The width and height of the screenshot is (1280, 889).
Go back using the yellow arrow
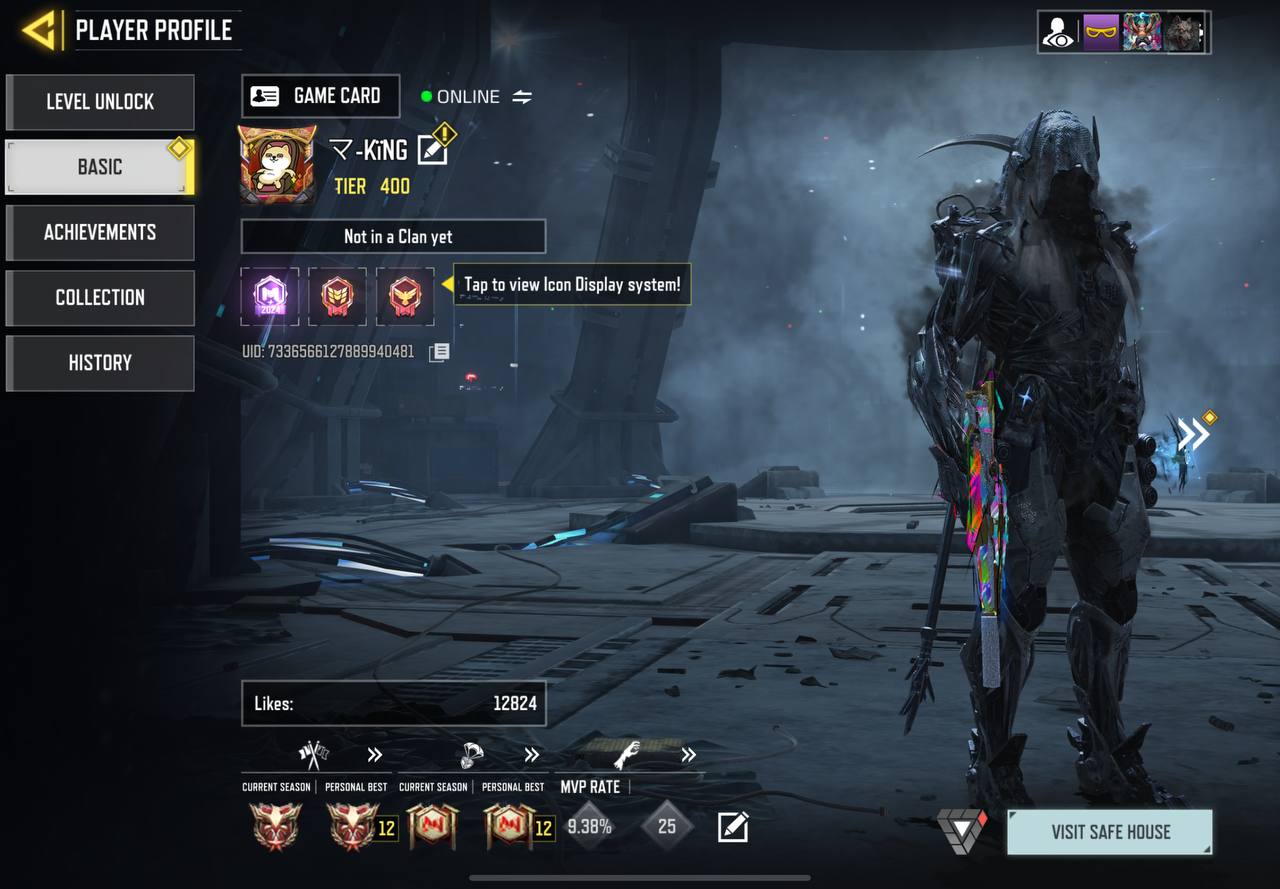tap(40, 31)
